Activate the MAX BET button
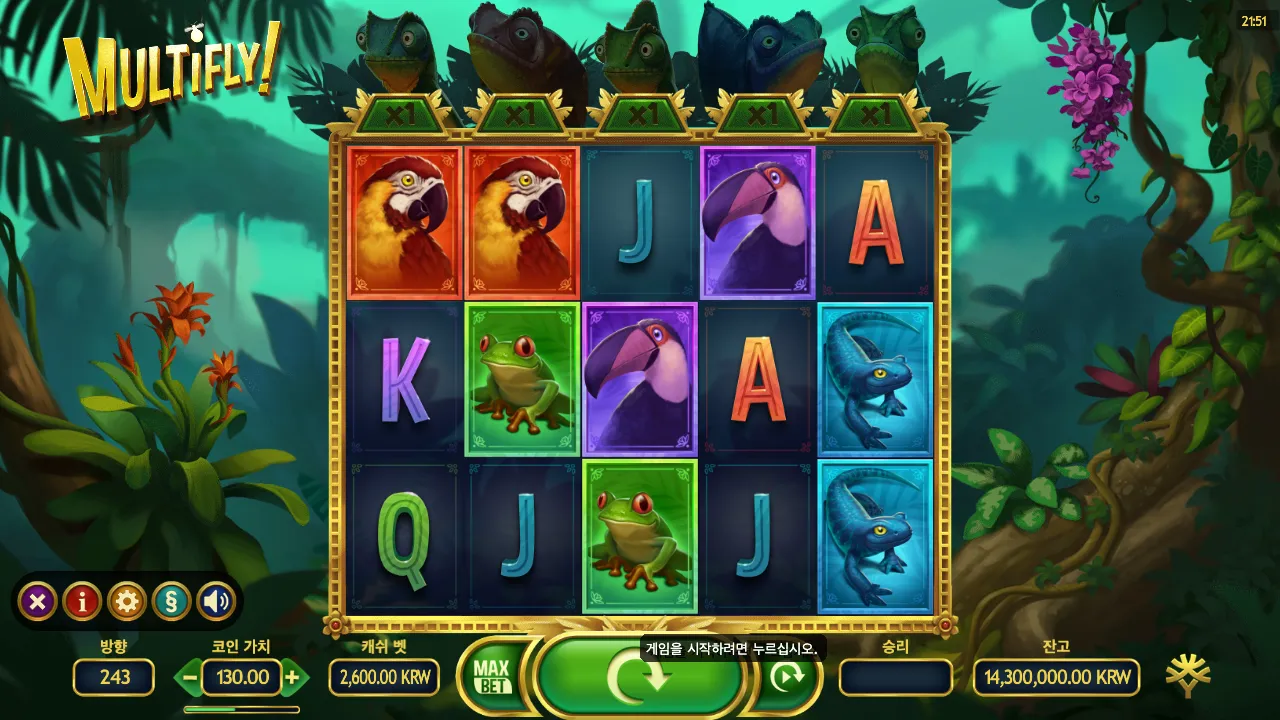 (x=491, y=677)
